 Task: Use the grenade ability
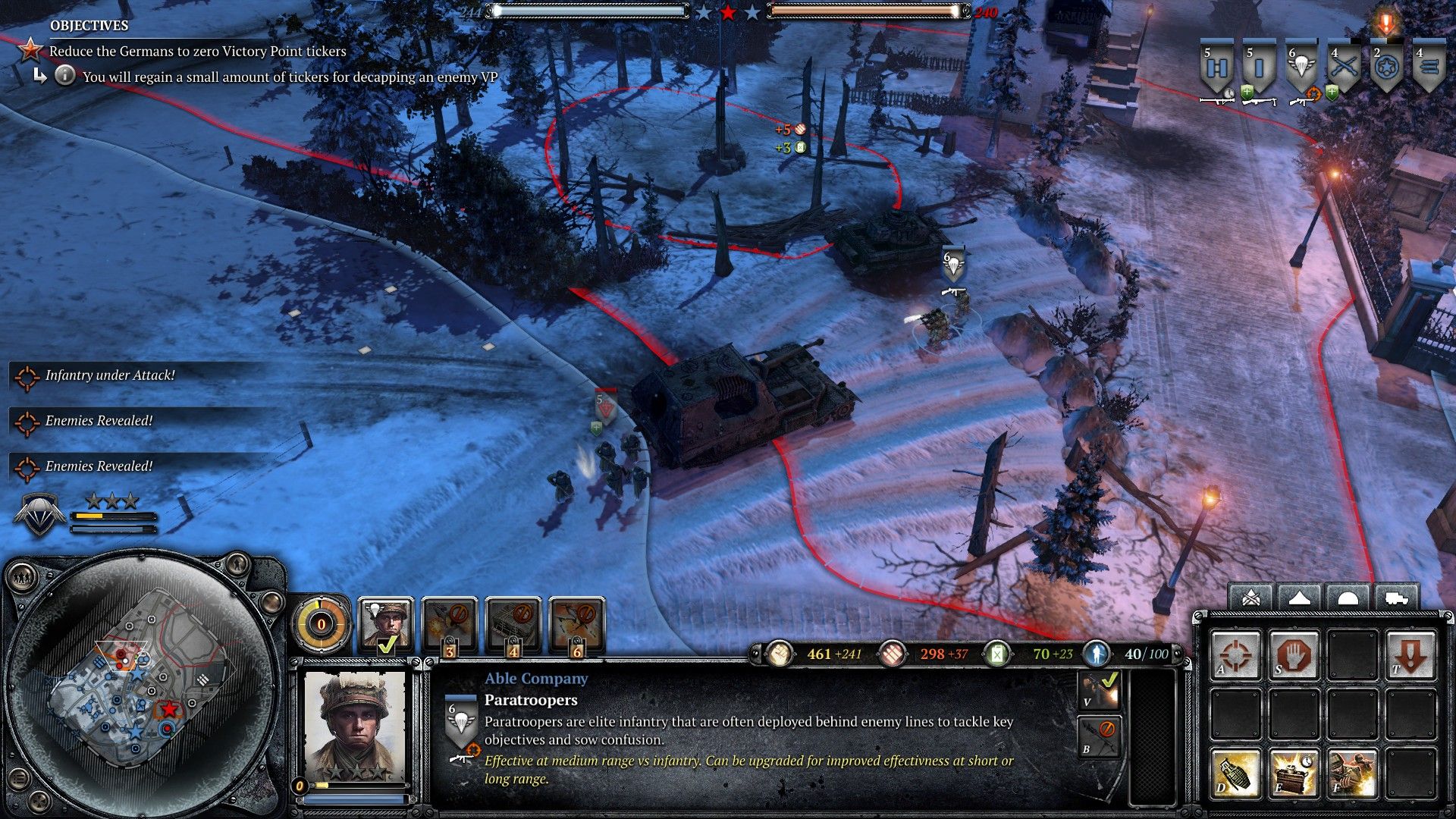pyautogui.click(x=1235, y=773)
